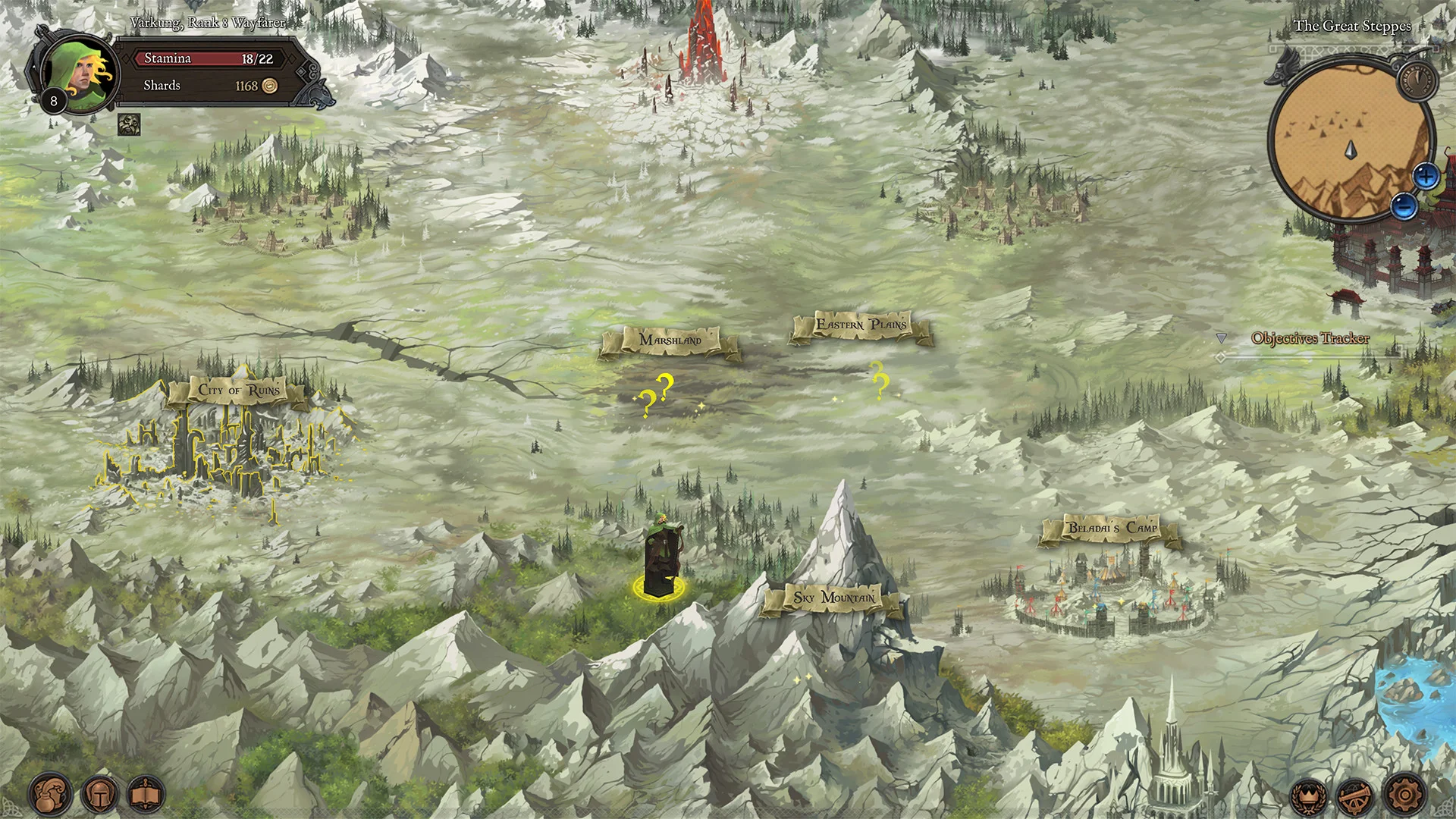Image resolution: width=1456 pixels, height=819 pixels.
Task: Select the Eastern Plains location banner
Action: point(862,325)
